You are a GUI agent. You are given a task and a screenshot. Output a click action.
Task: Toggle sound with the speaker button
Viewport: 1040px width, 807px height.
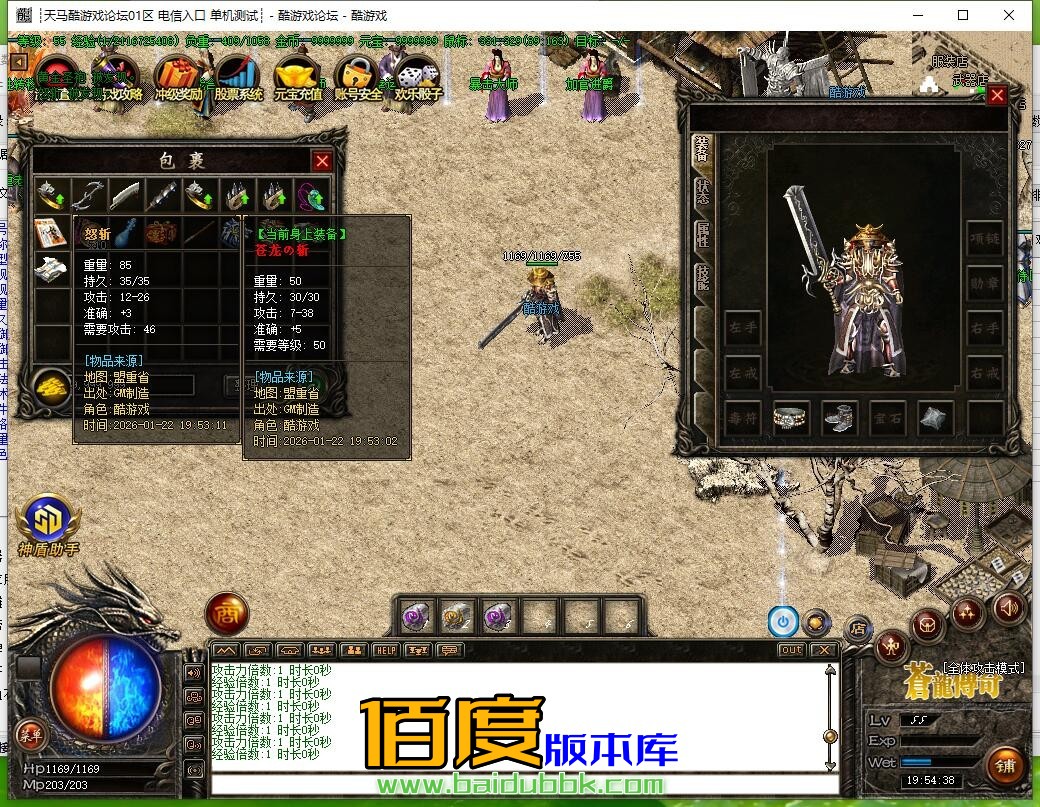click(x=1008, y=607)
